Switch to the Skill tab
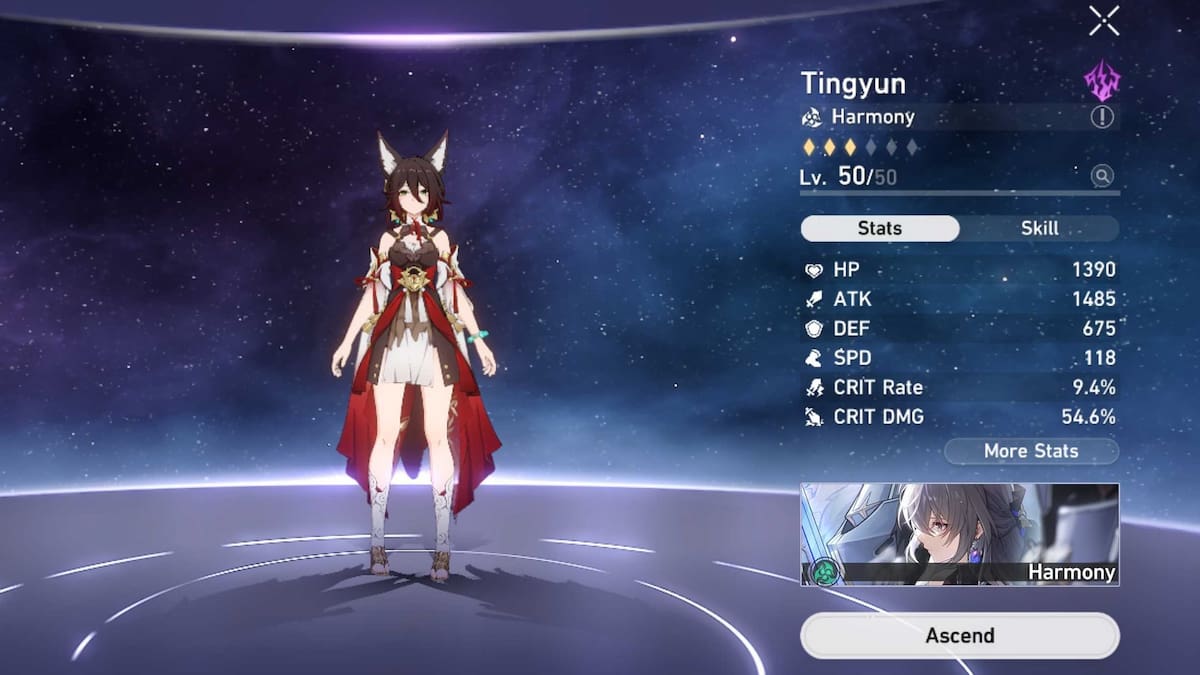The height and width of the screenshot is (675, 1200). [1039, 228]
